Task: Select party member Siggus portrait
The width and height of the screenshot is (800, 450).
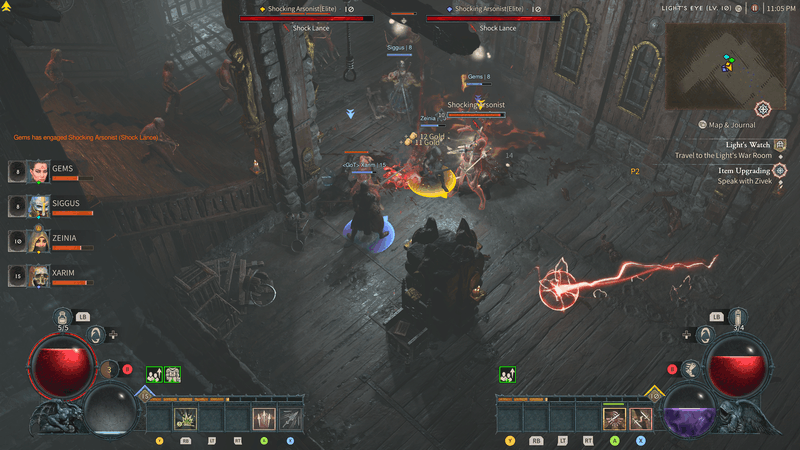Action: [x=38, y=206]
